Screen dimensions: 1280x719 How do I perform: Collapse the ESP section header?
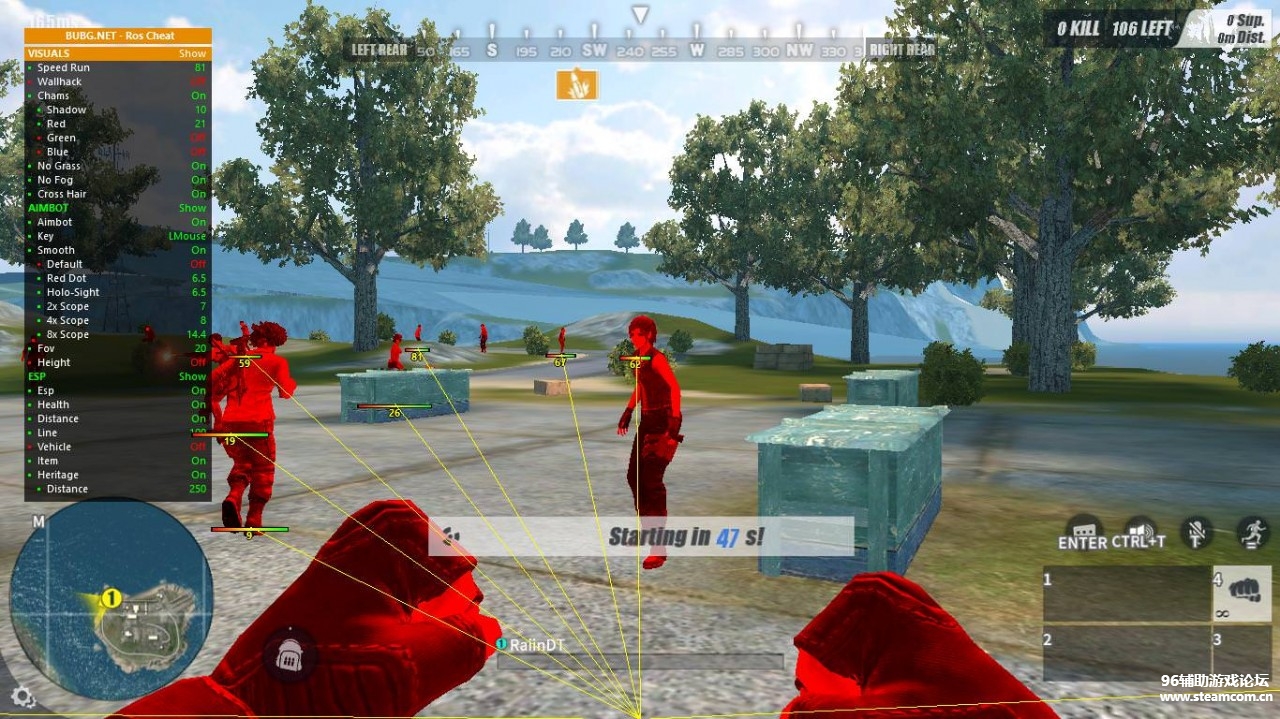[117, 376]
